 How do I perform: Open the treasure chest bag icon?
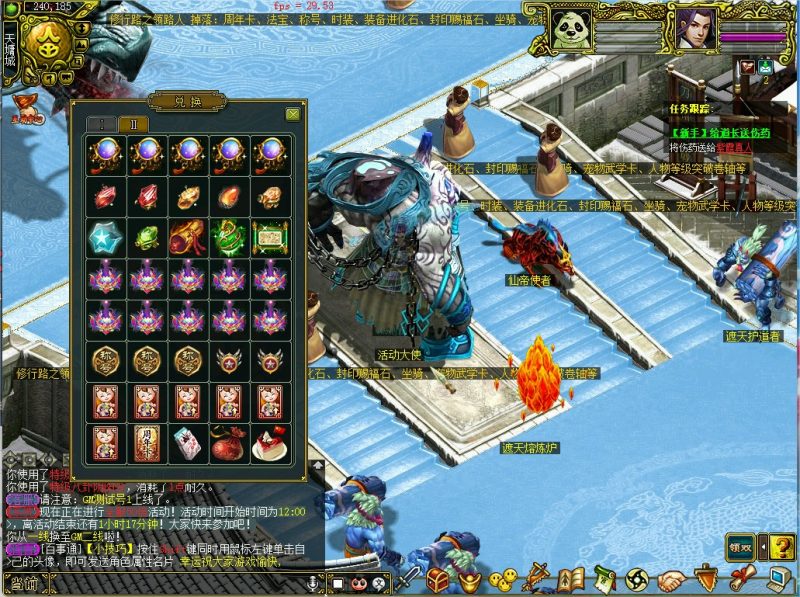pos(438,579)
